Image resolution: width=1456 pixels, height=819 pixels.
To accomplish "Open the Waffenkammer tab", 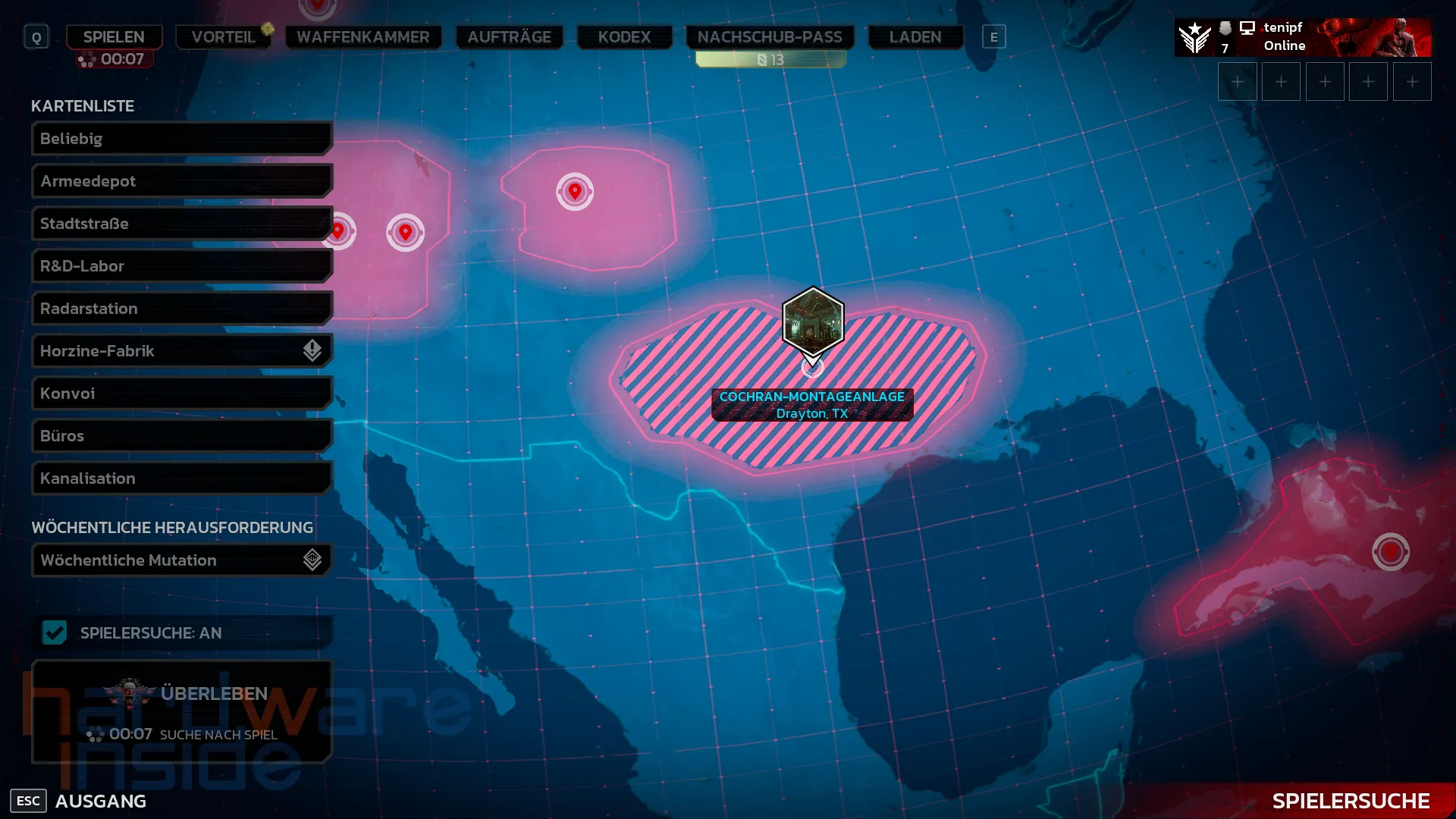I will [362, 36].
